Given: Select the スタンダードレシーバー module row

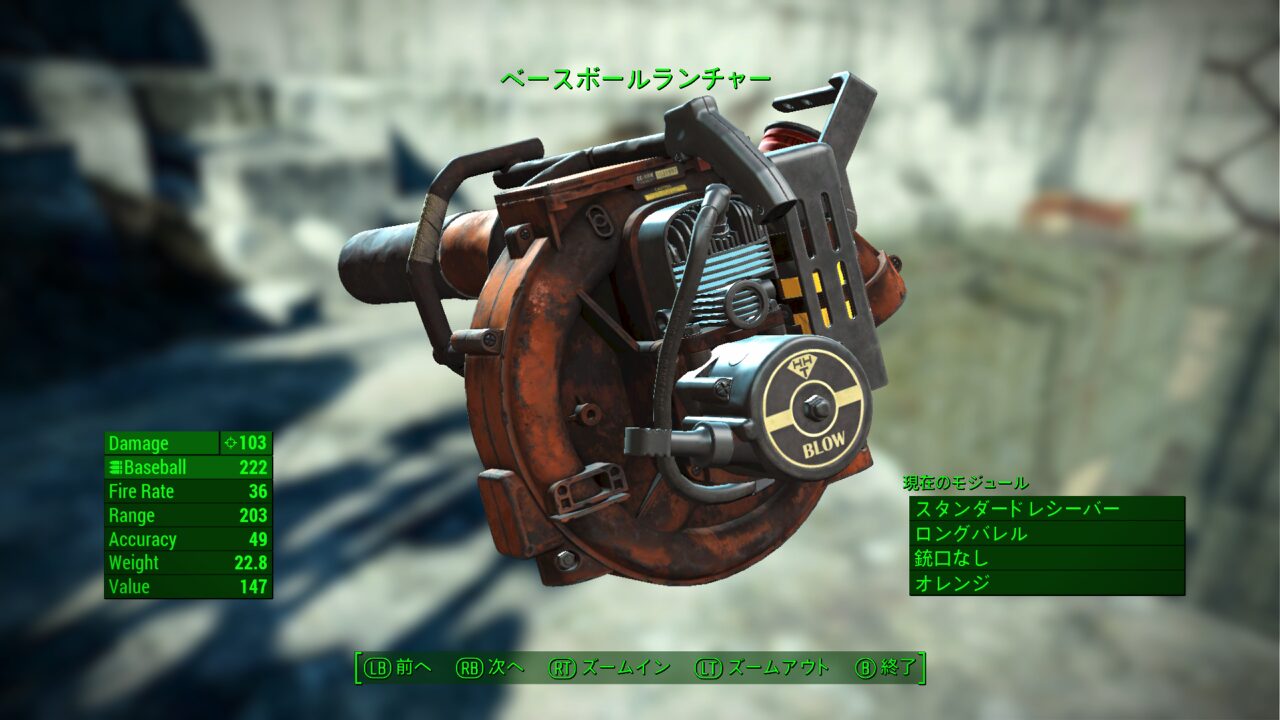Looking at the screenshot, I should click(1046, 509).
